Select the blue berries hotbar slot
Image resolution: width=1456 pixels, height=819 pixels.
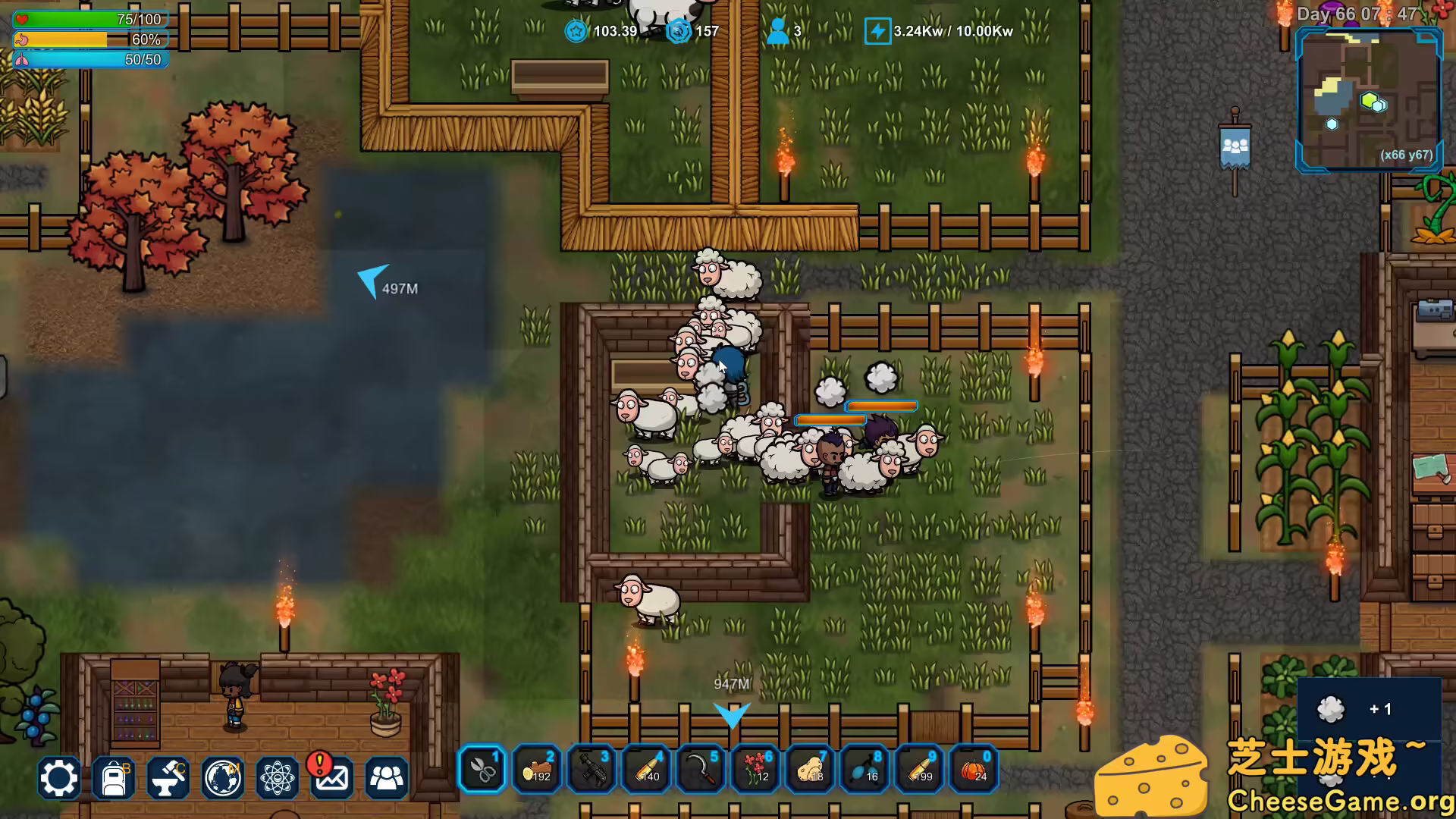[x=864, y=769]
